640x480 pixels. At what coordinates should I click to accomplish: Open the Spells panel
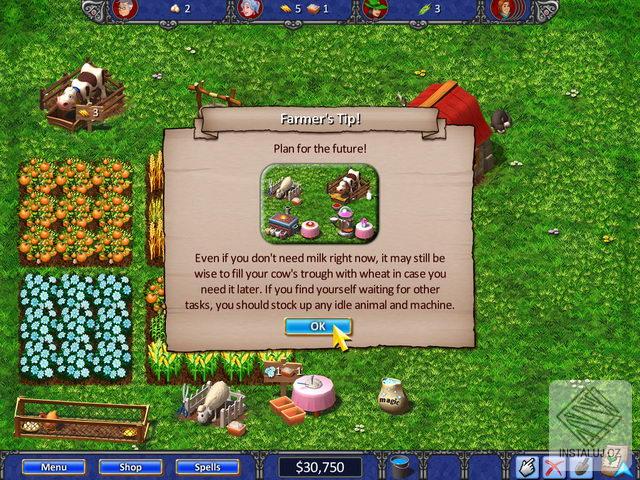207,466
